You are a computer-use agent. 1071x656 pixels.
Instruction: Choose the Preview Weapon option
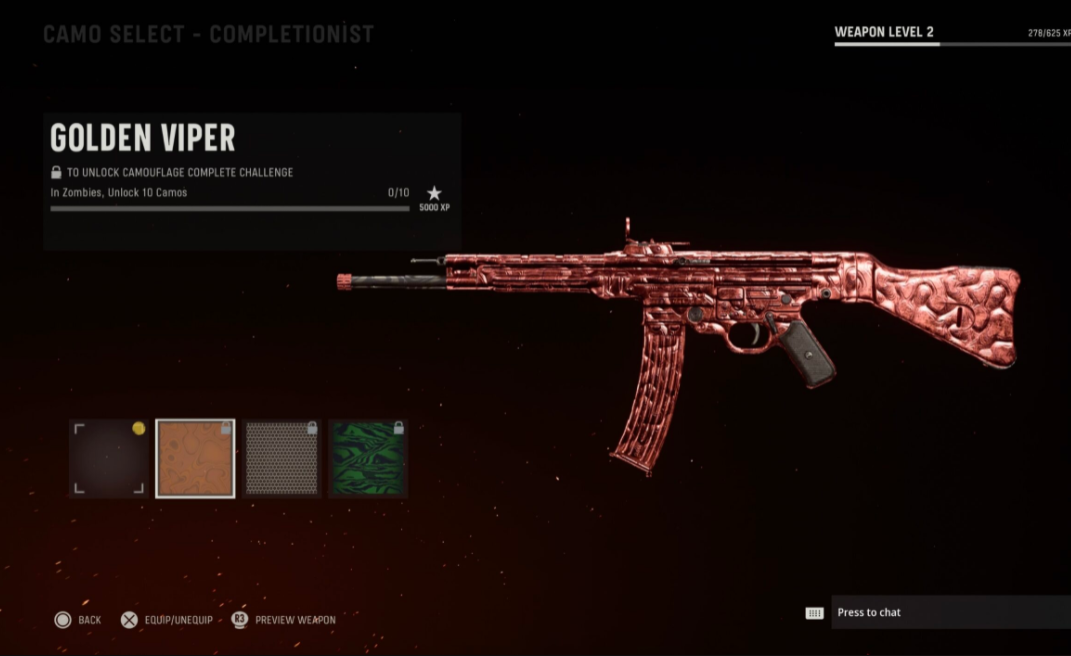point(294,620)
